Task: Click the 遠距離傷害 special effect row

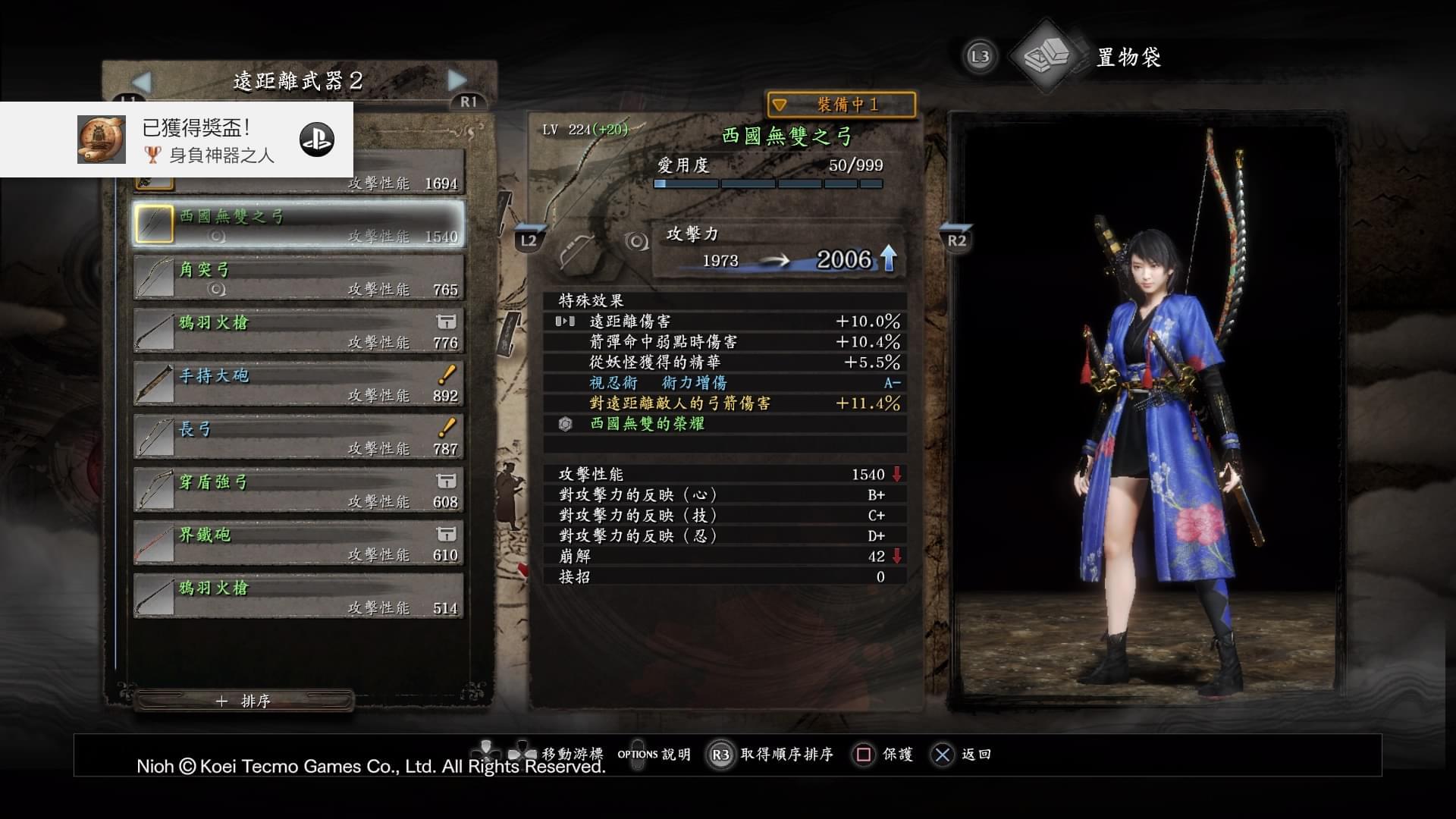Action: tap(724, 322)
